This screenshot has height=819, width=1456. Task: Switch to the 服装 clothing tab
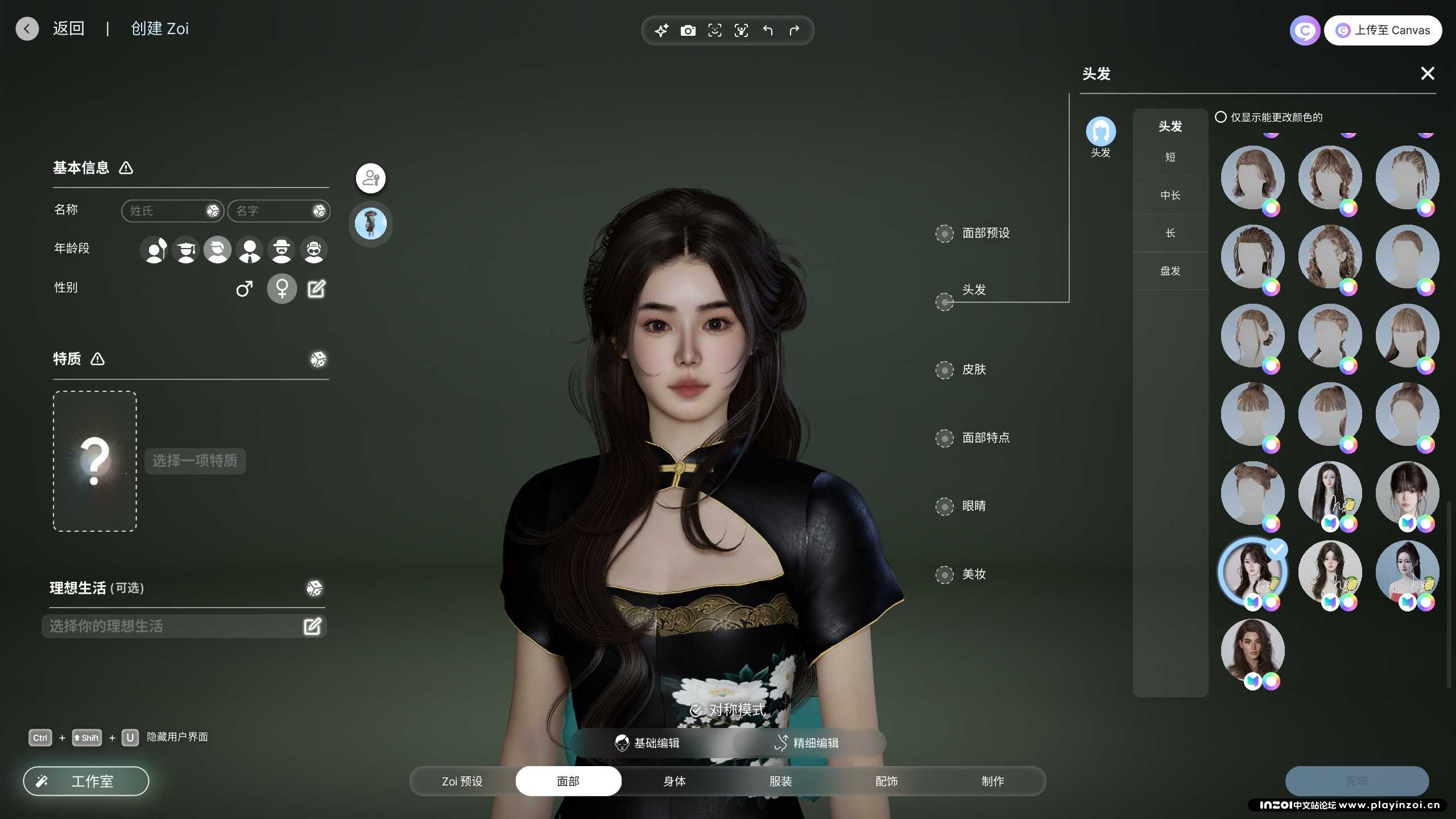[780, 781]
